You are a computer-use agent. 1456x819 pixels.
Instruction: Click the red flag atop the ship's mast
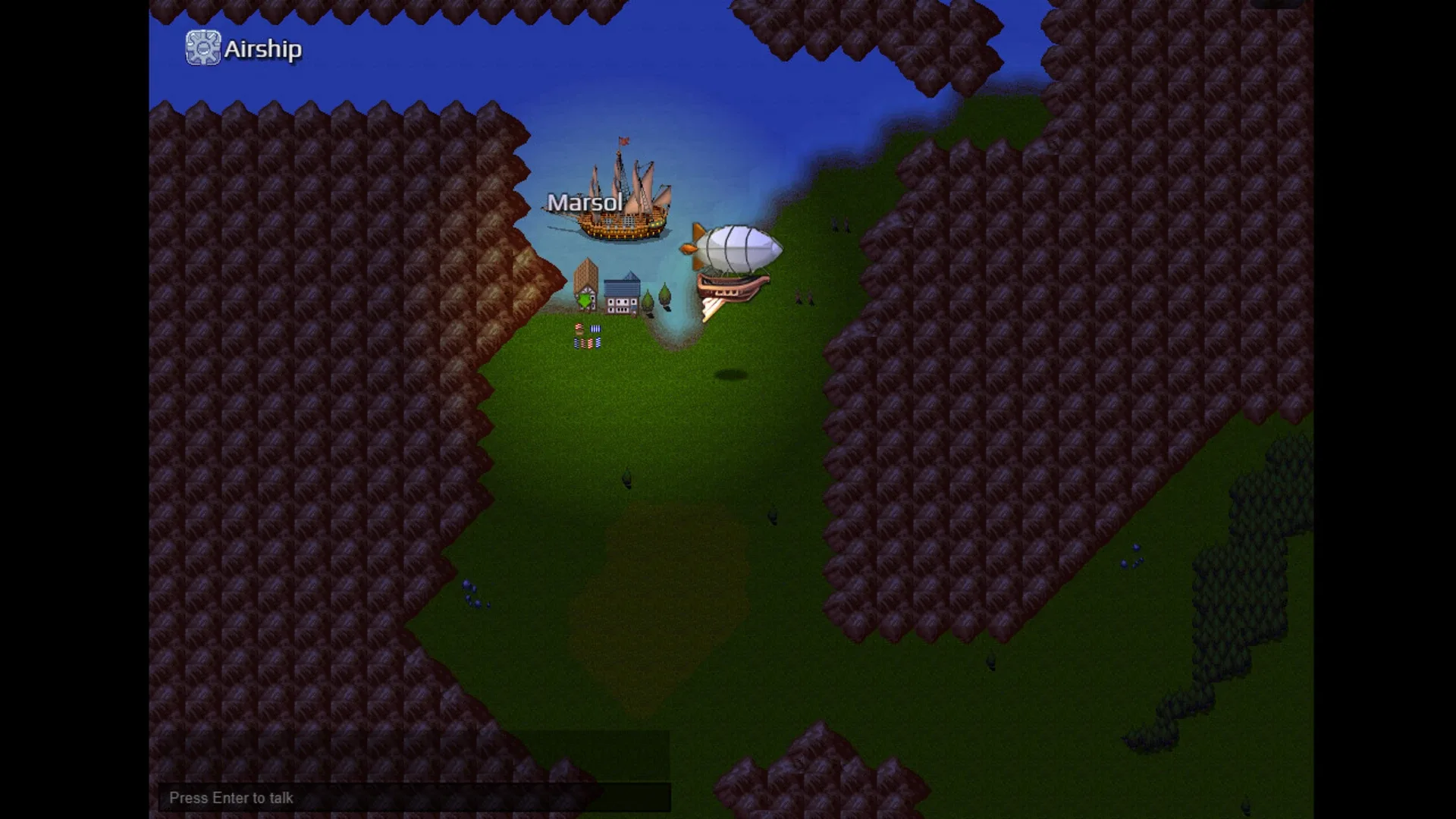click(623, 140)
